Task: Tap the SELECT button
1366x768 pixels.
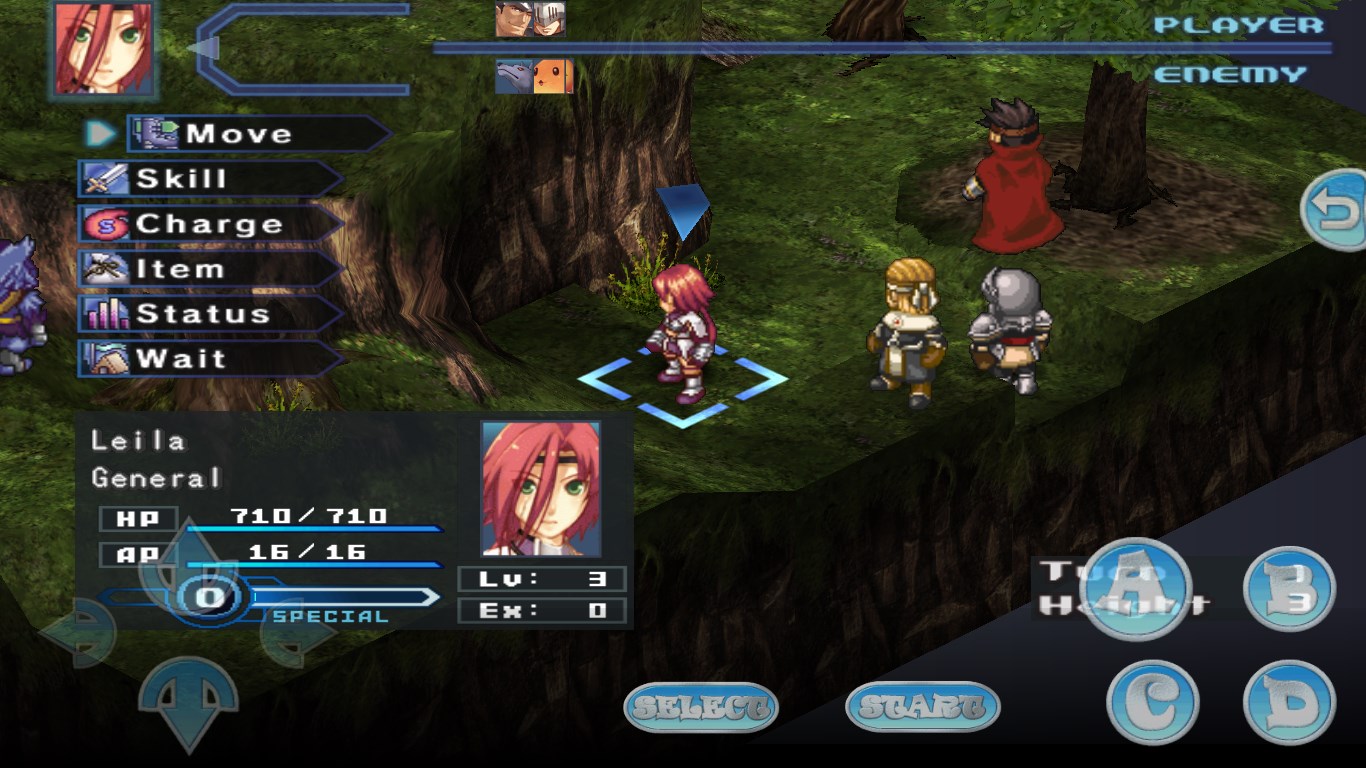Action: coord(698,705)
